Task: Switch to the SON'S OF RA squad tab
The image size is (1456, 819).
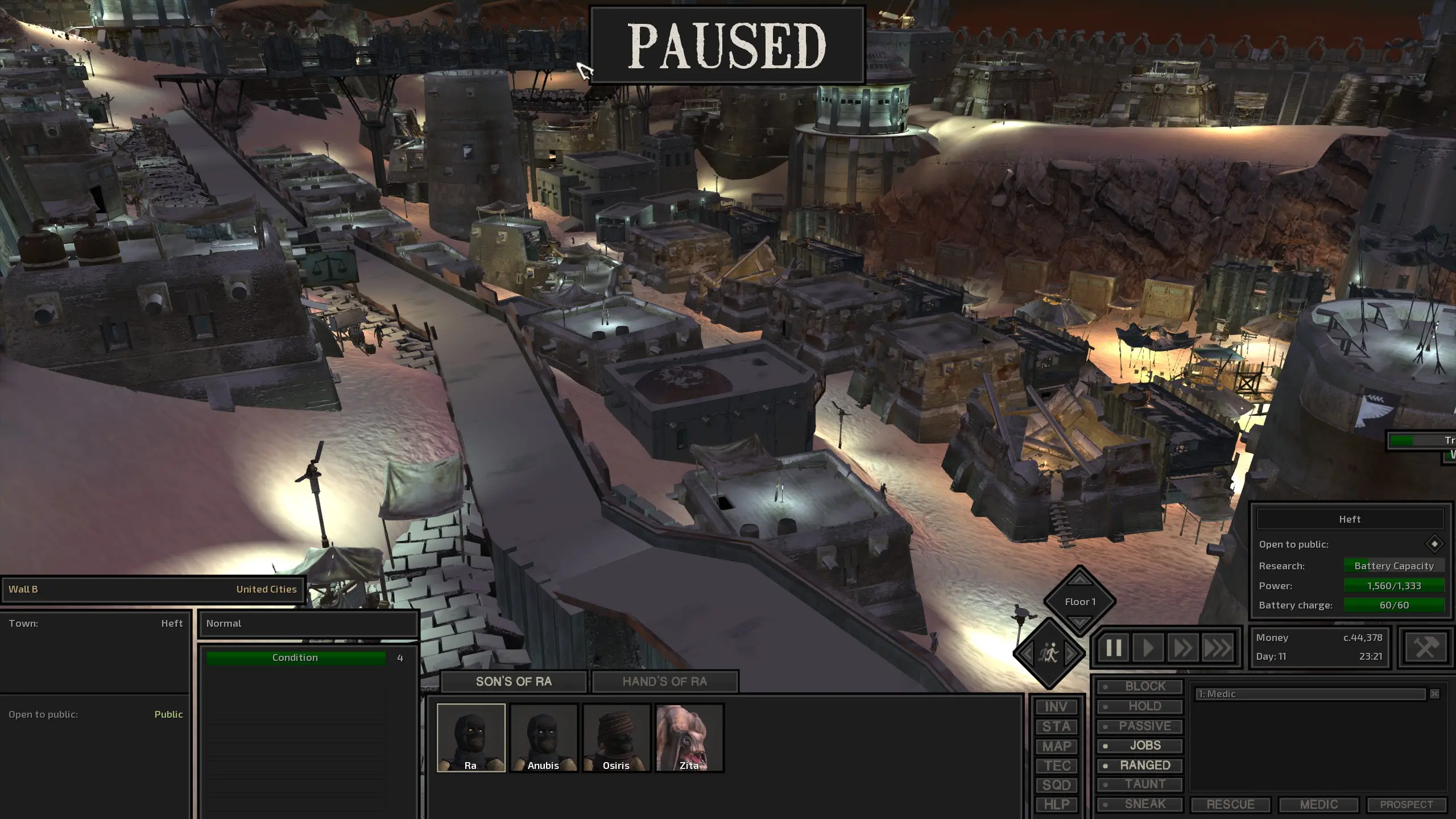Action: click(x=514, y=681)
